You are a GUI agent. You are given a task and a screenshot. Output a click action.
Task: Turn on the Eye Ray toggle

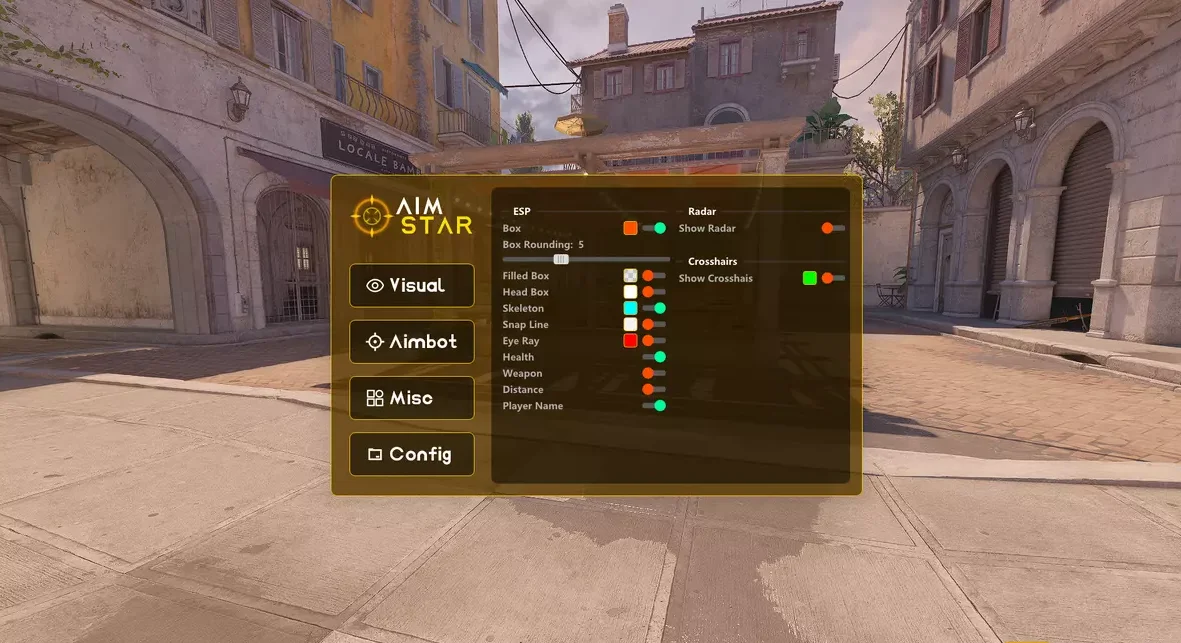pos(654,341)
